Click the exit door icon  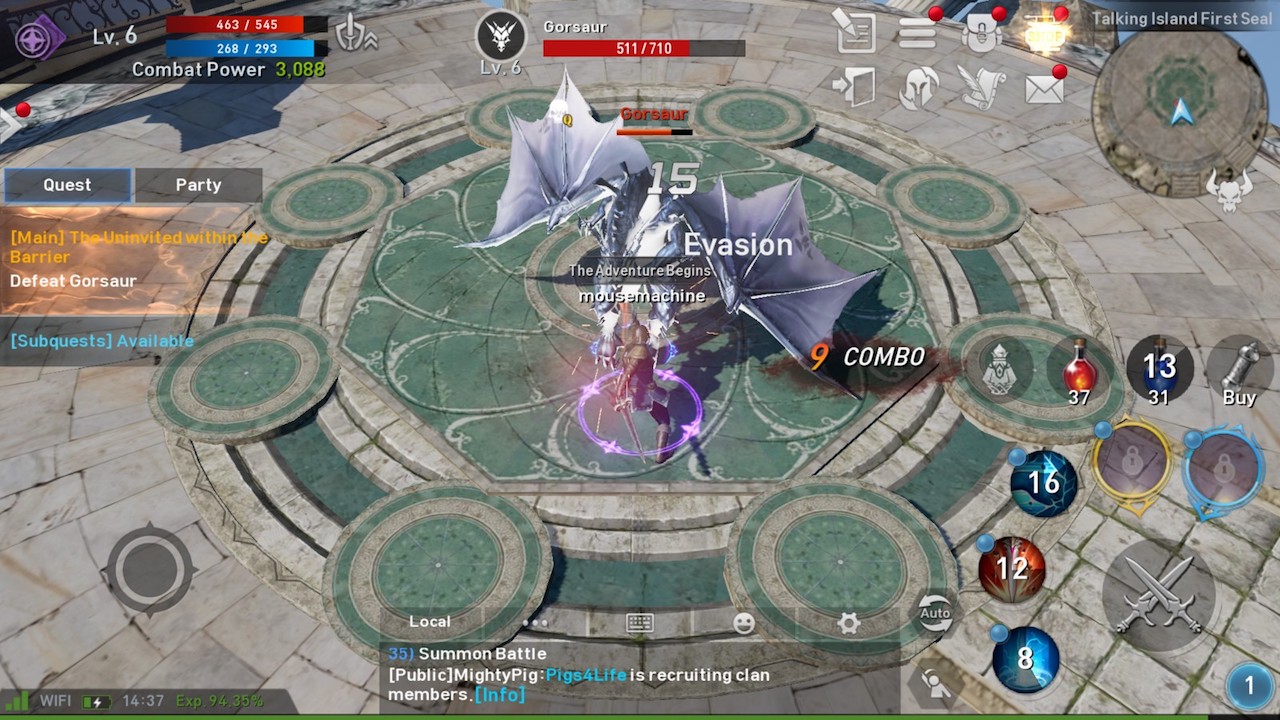point(855,88)
